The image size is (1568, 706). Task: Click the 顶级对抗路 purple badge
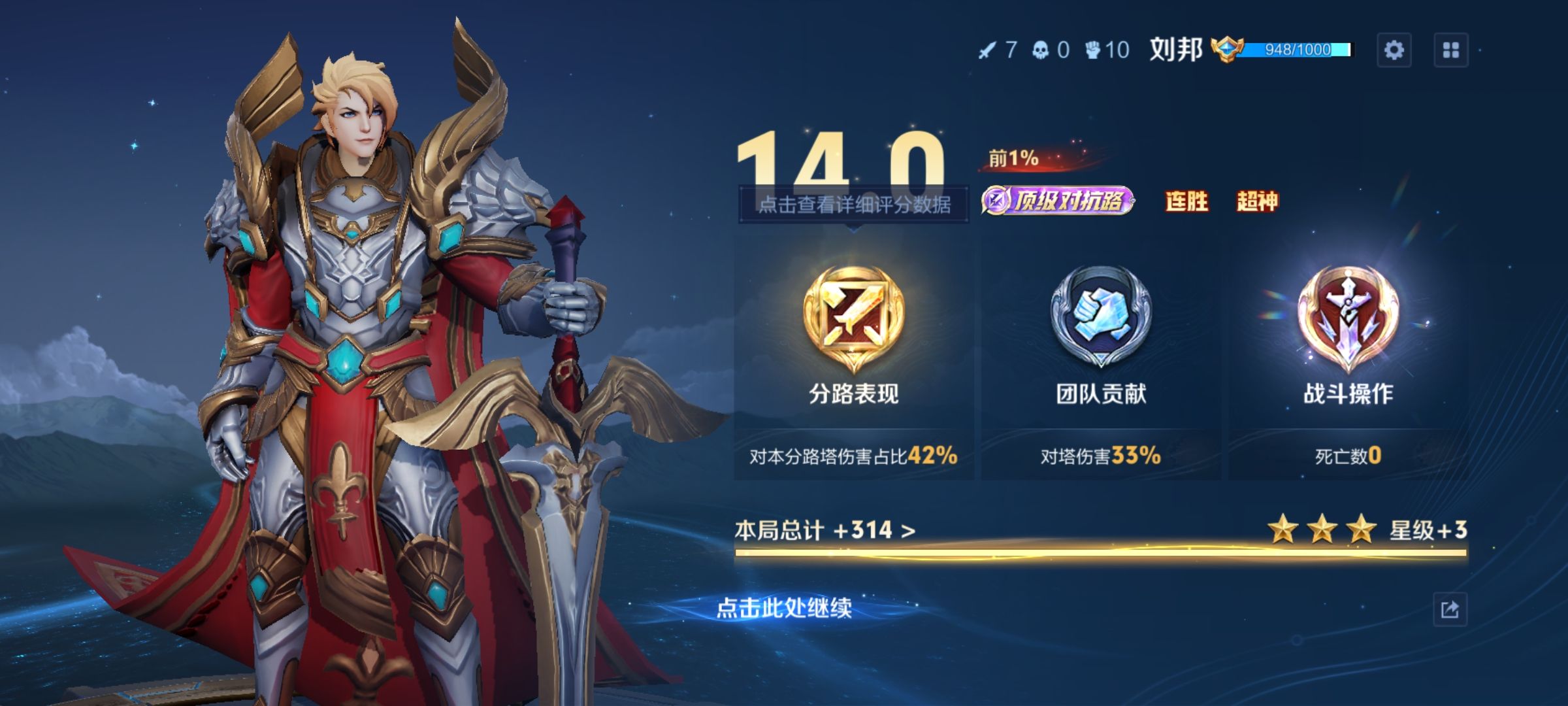click(1058, 201)
